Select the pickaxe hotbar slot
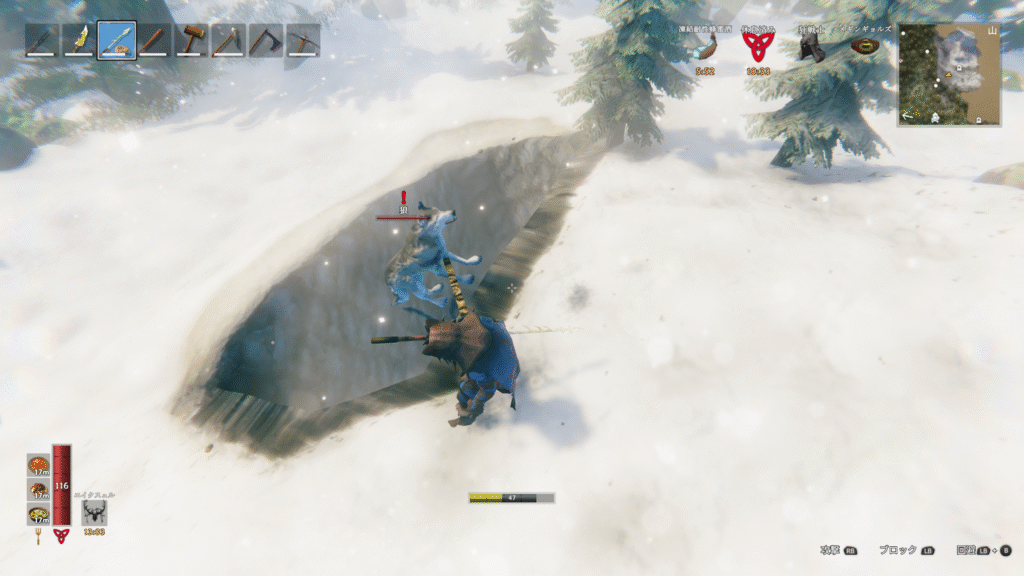Viewport: 1024px width, 576px height. pos(303,41)
